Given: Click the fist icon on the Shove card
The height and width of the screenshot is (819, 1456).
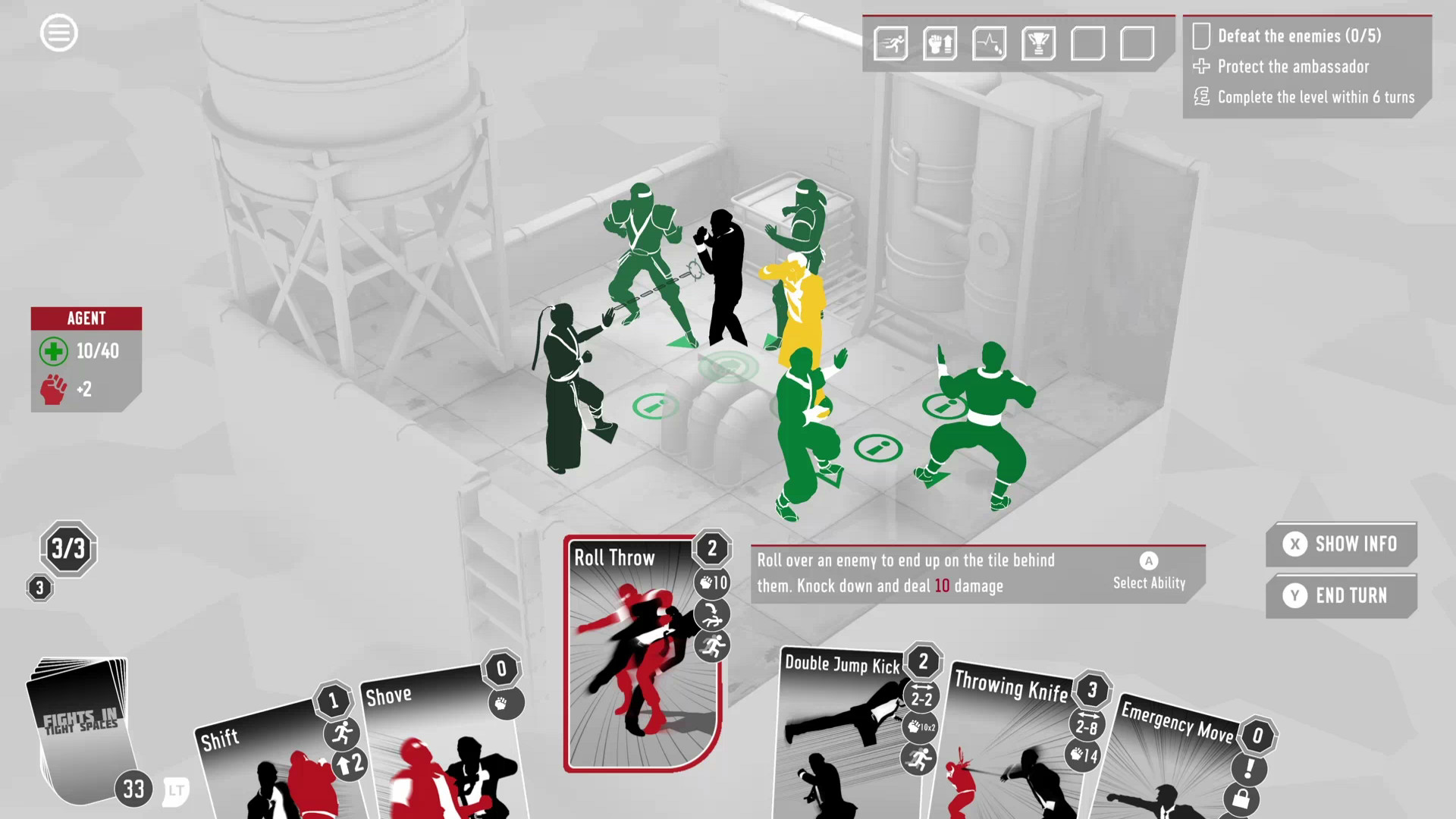Looking at the screenshot, I should pos(505,704).
